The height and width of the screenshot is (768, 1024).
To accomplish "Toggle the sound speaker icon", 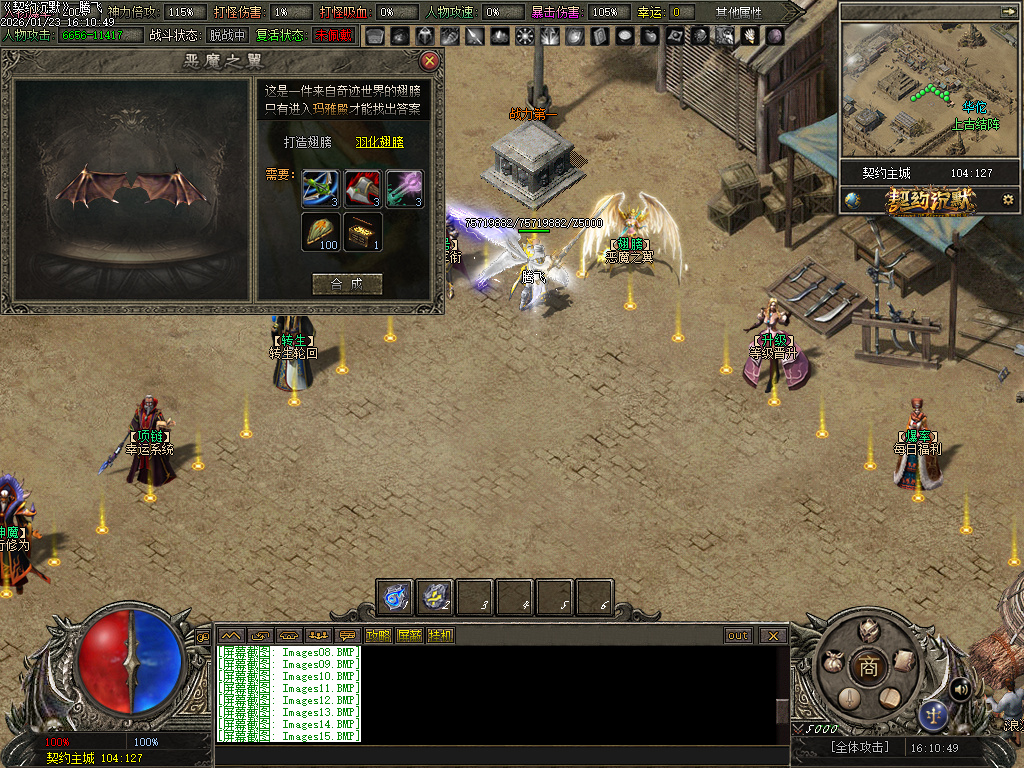I will coord(961,688).
